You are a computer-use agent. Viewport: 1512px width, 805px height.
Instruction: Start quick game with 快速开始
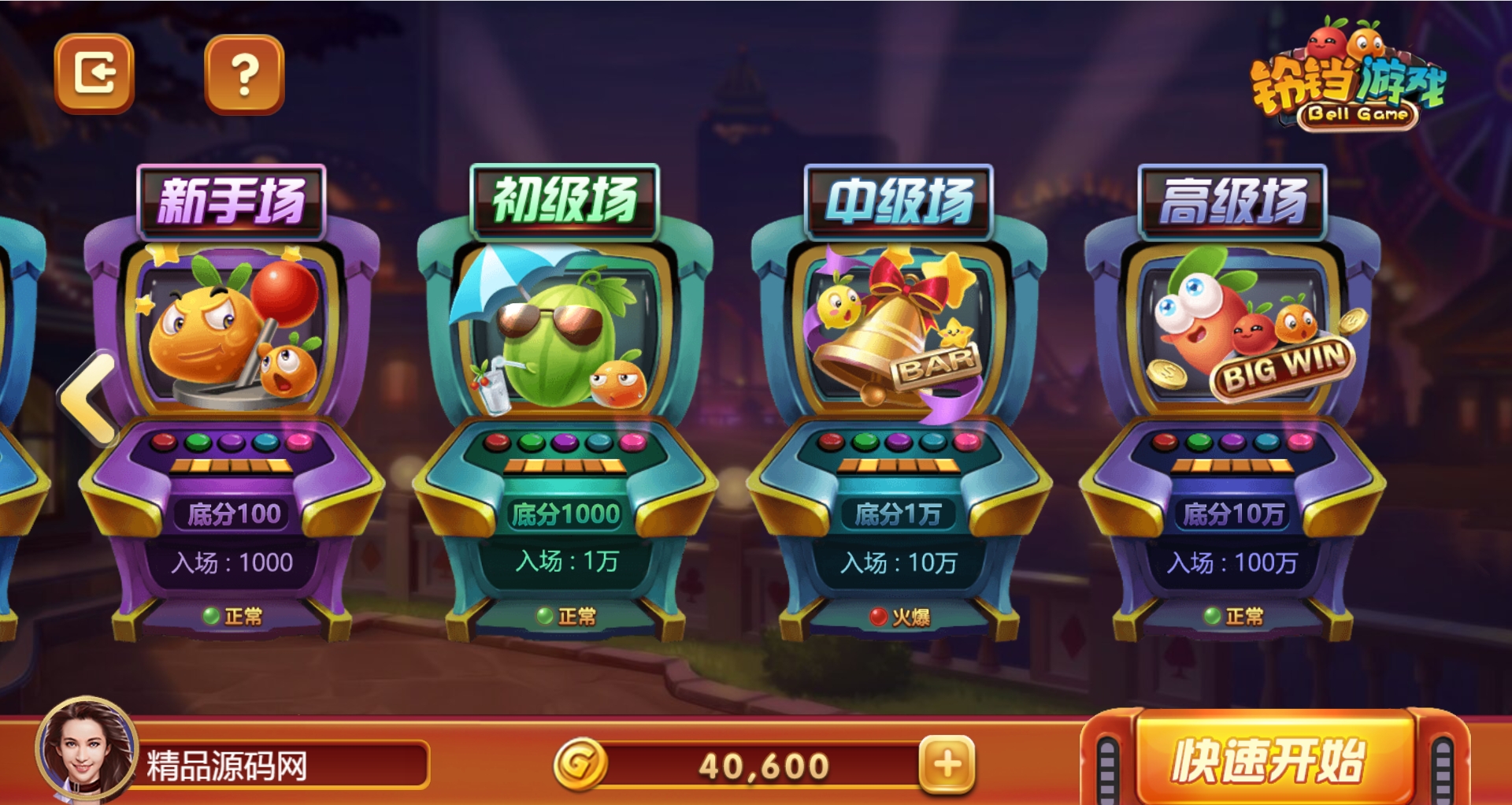[x=1269, y=759]
